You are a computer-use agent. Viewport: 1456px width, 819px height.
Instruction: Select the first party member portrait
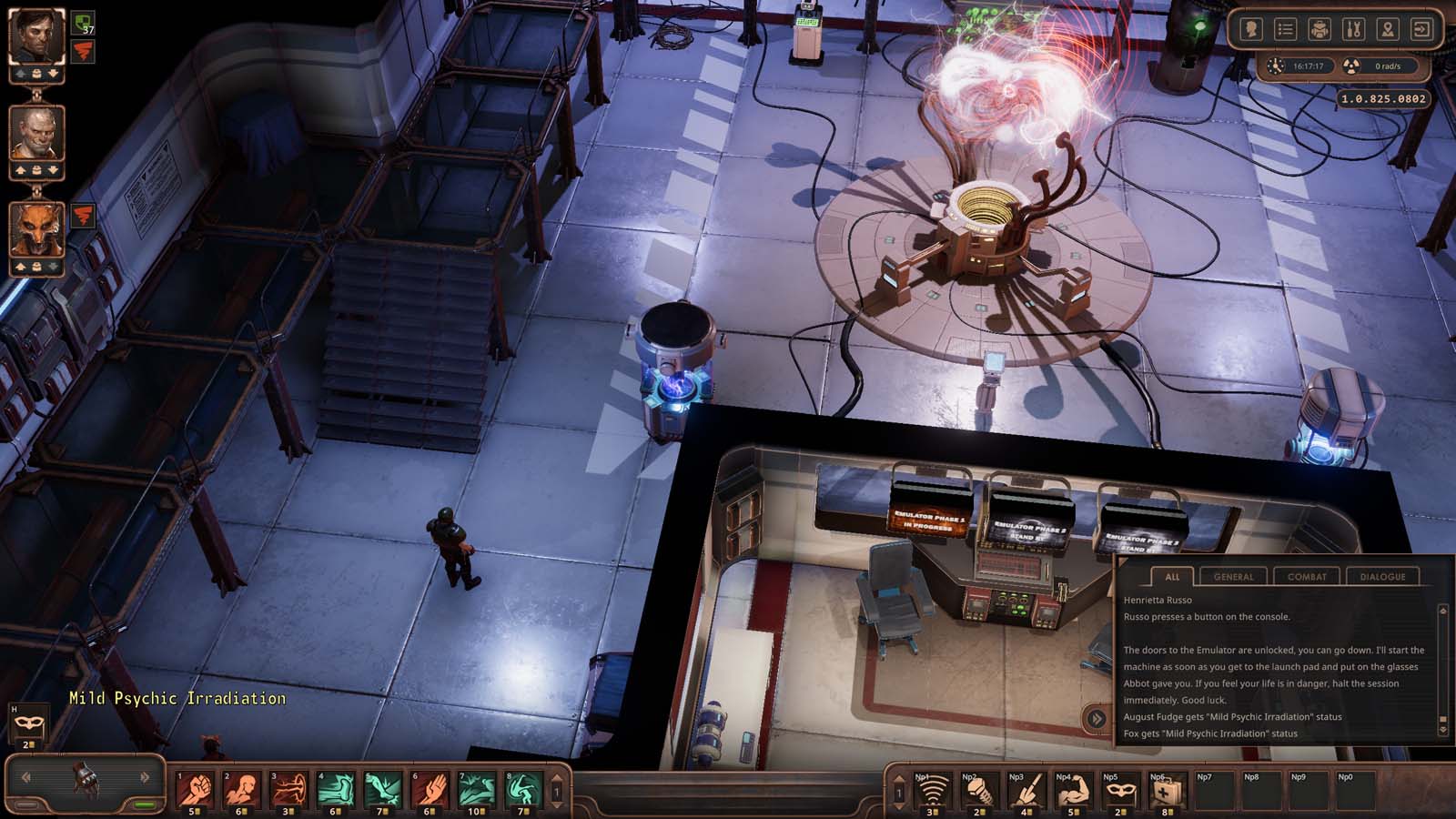[36, 38]
